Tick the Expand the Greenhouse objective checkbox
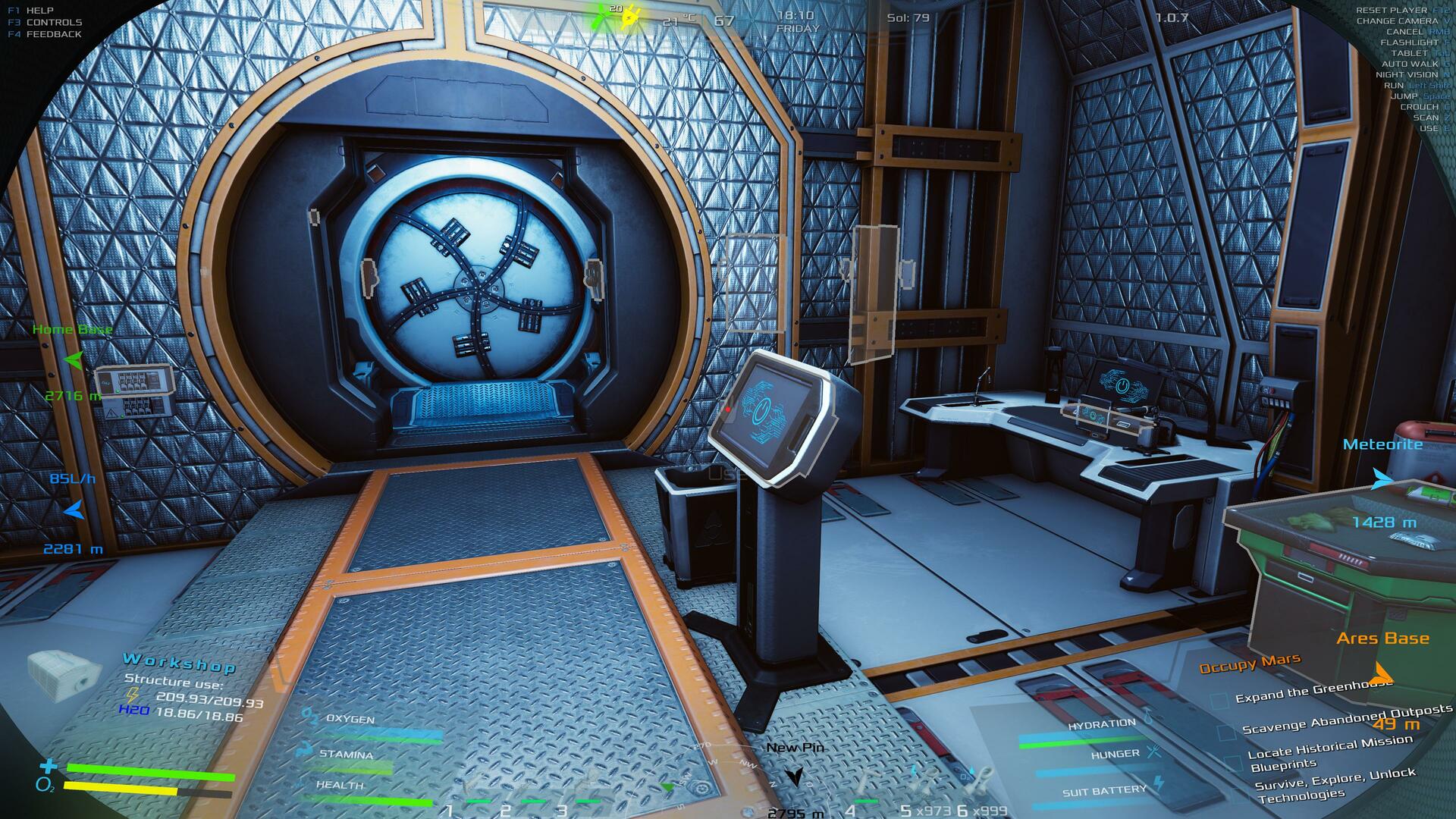This screenshot has width=1456, height=819. tap(1219, 701)
